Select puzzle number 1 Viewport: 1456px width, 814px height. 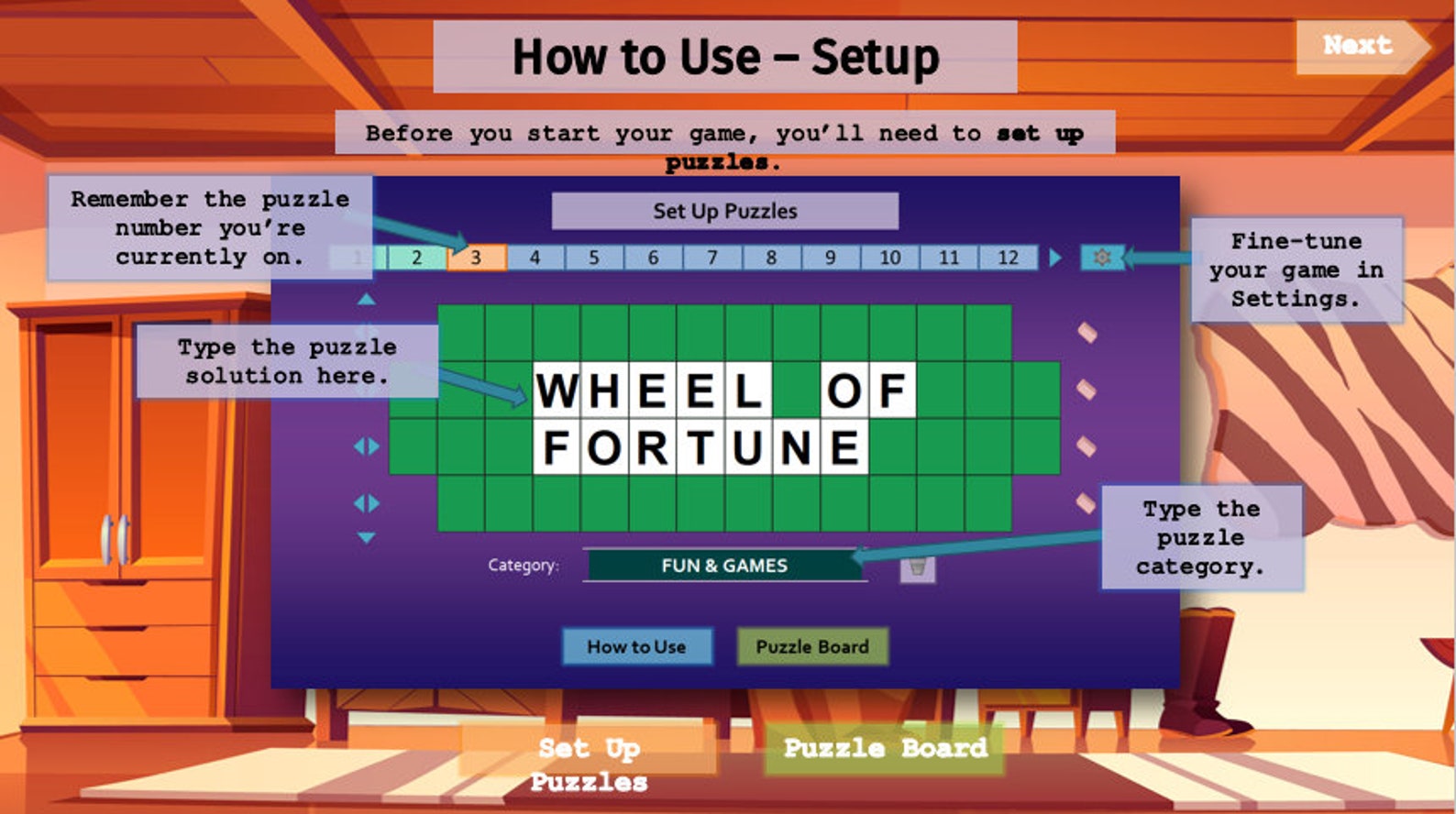357,258
